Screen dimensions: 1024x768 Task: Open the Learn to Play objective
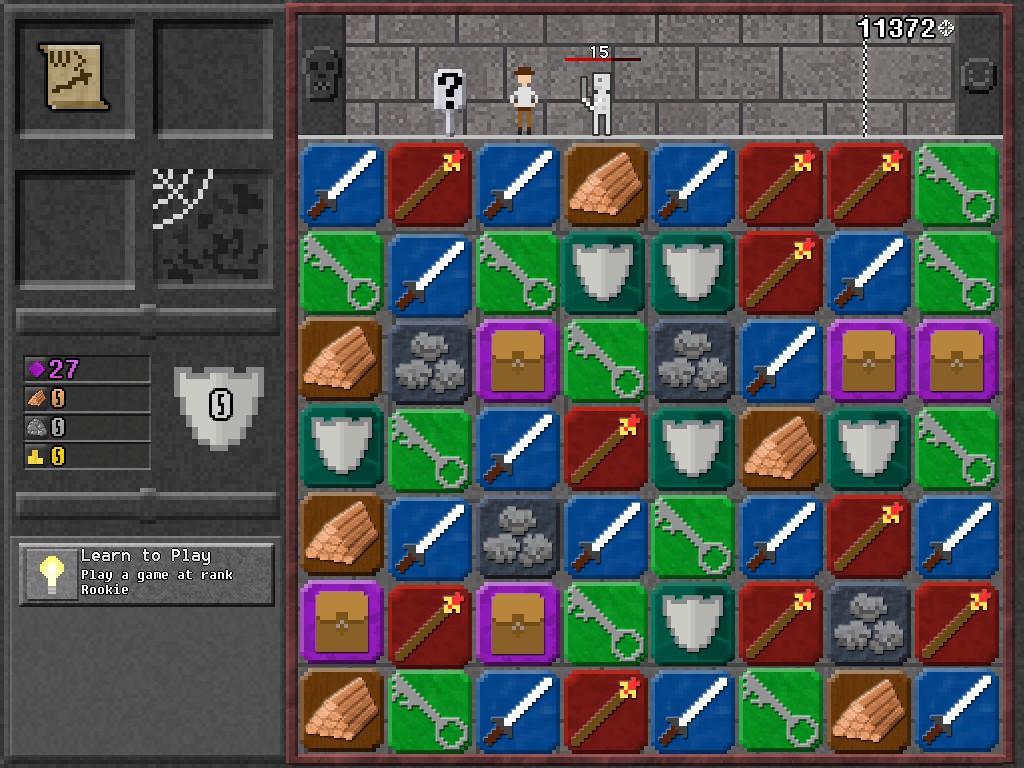point(146,574)
